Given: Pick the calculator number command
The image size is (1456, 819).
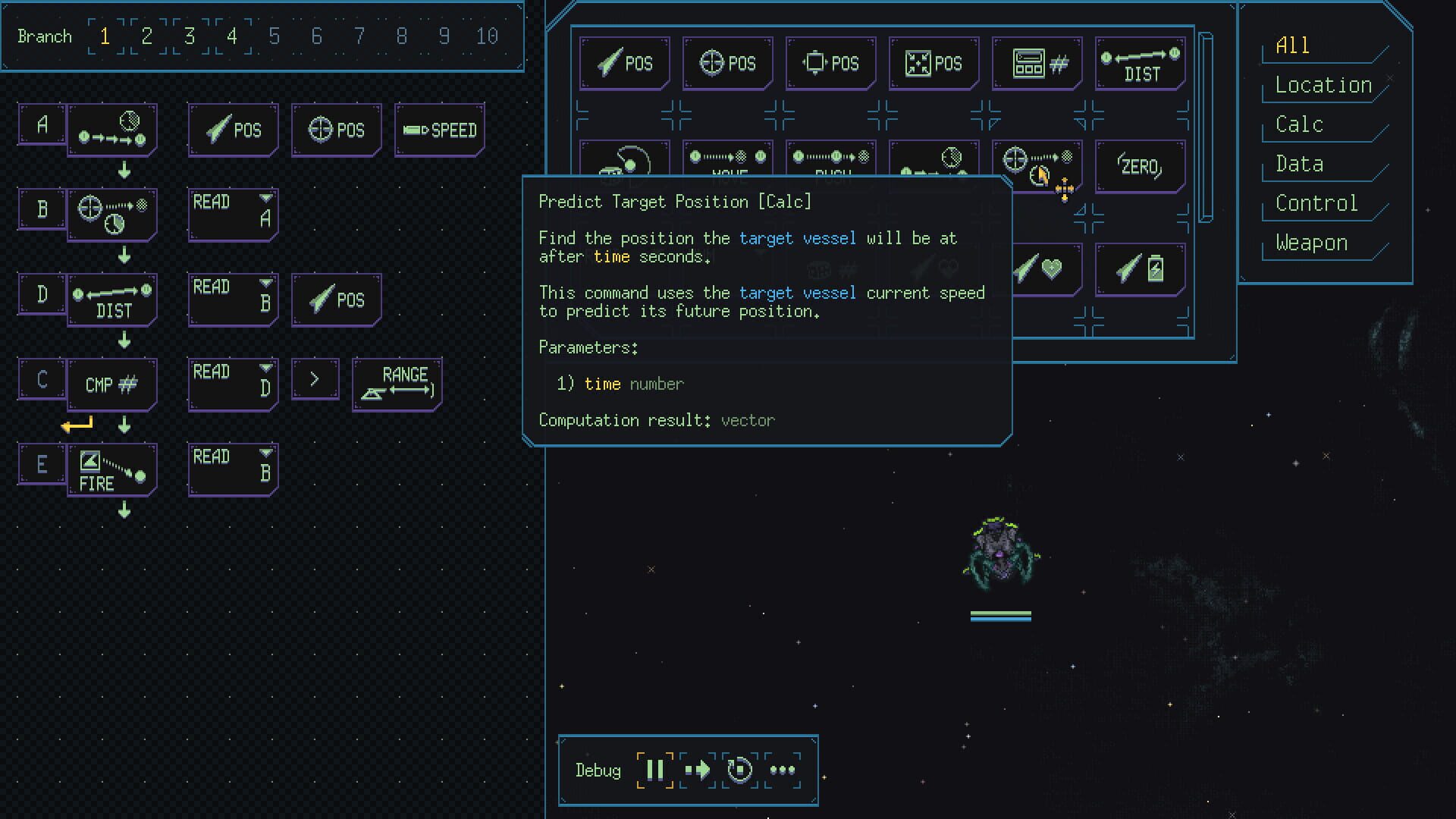Looking at the screenshot, I should (1037, 64).
